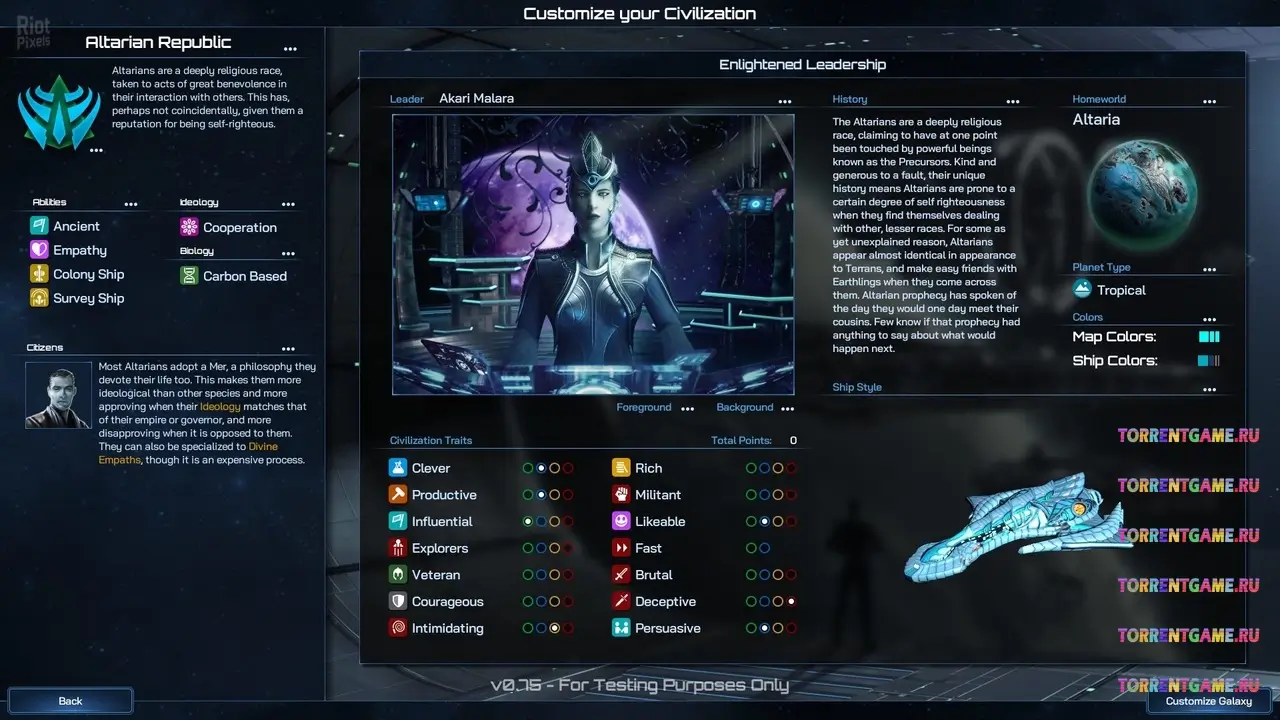Screen dimensions: 1280x720
Task: Proceed to Customize Galaxy
Action: coord(1208,701)
